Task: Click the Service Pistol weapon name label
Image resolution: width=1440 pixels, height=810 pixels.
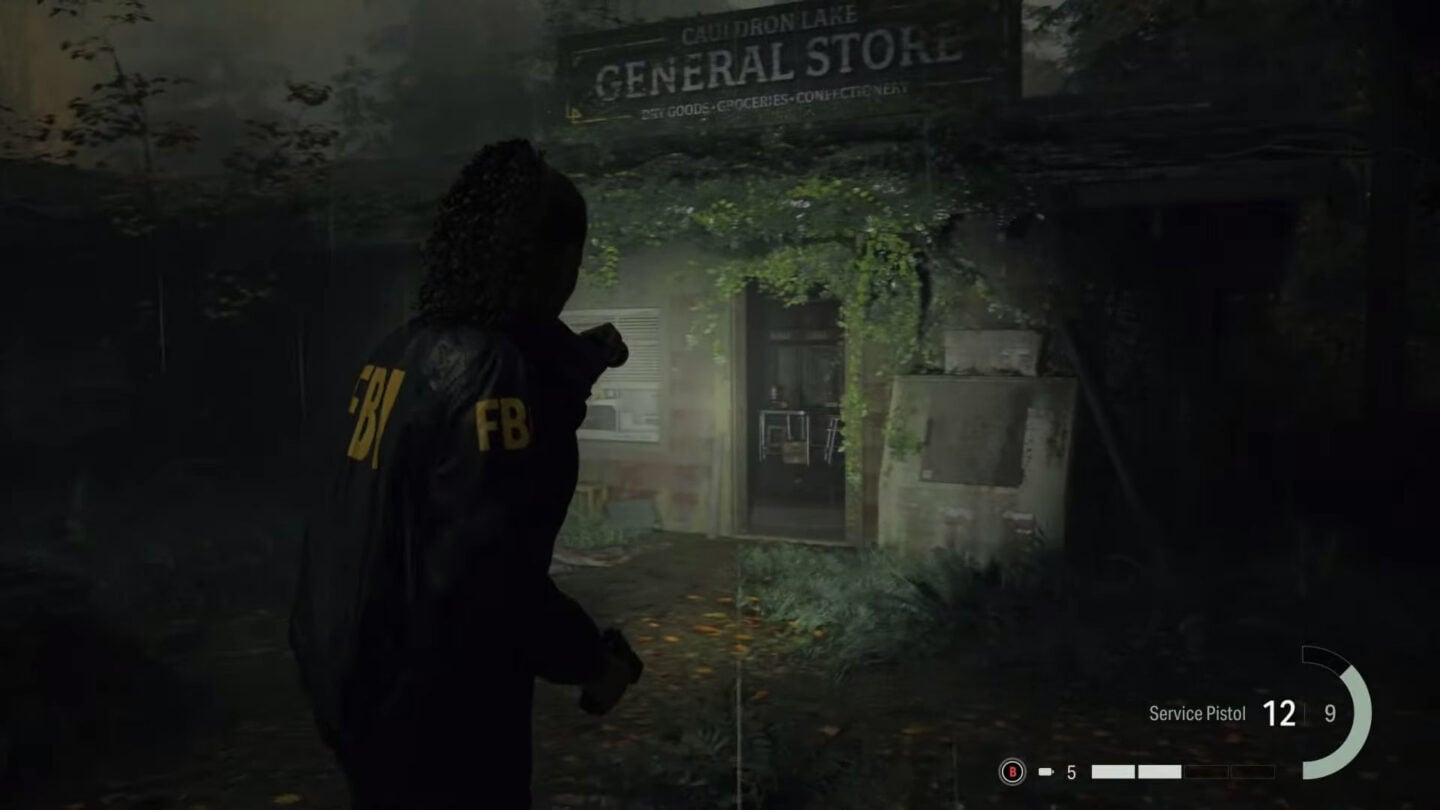Action: pos(1196,714)
